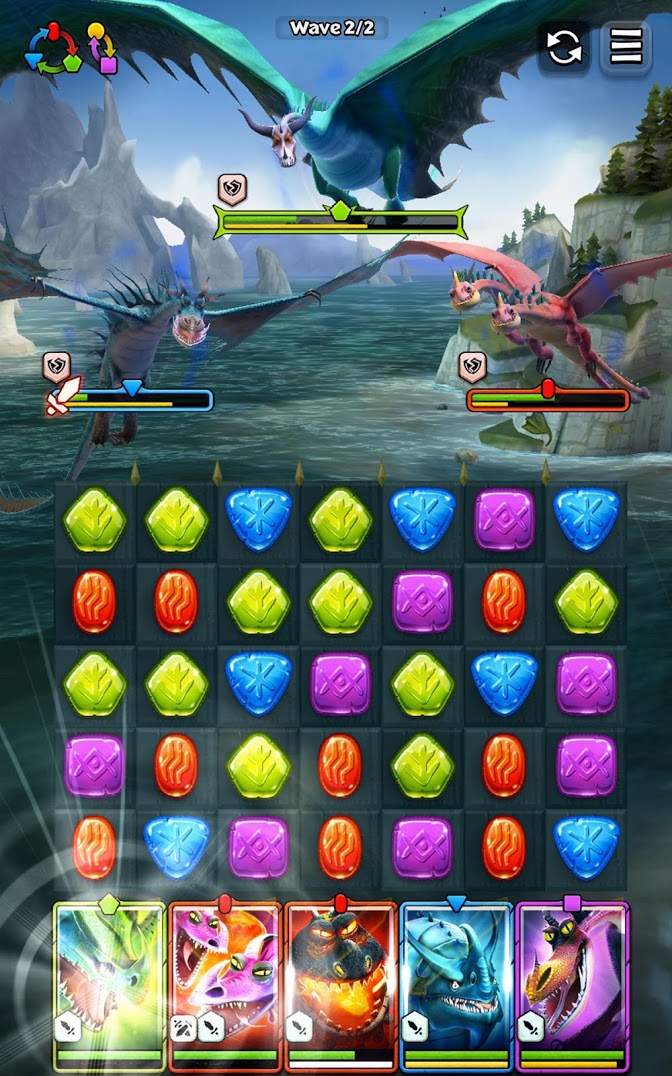
Task: Show the element advantage triangle chart
Action: [50, 48]
